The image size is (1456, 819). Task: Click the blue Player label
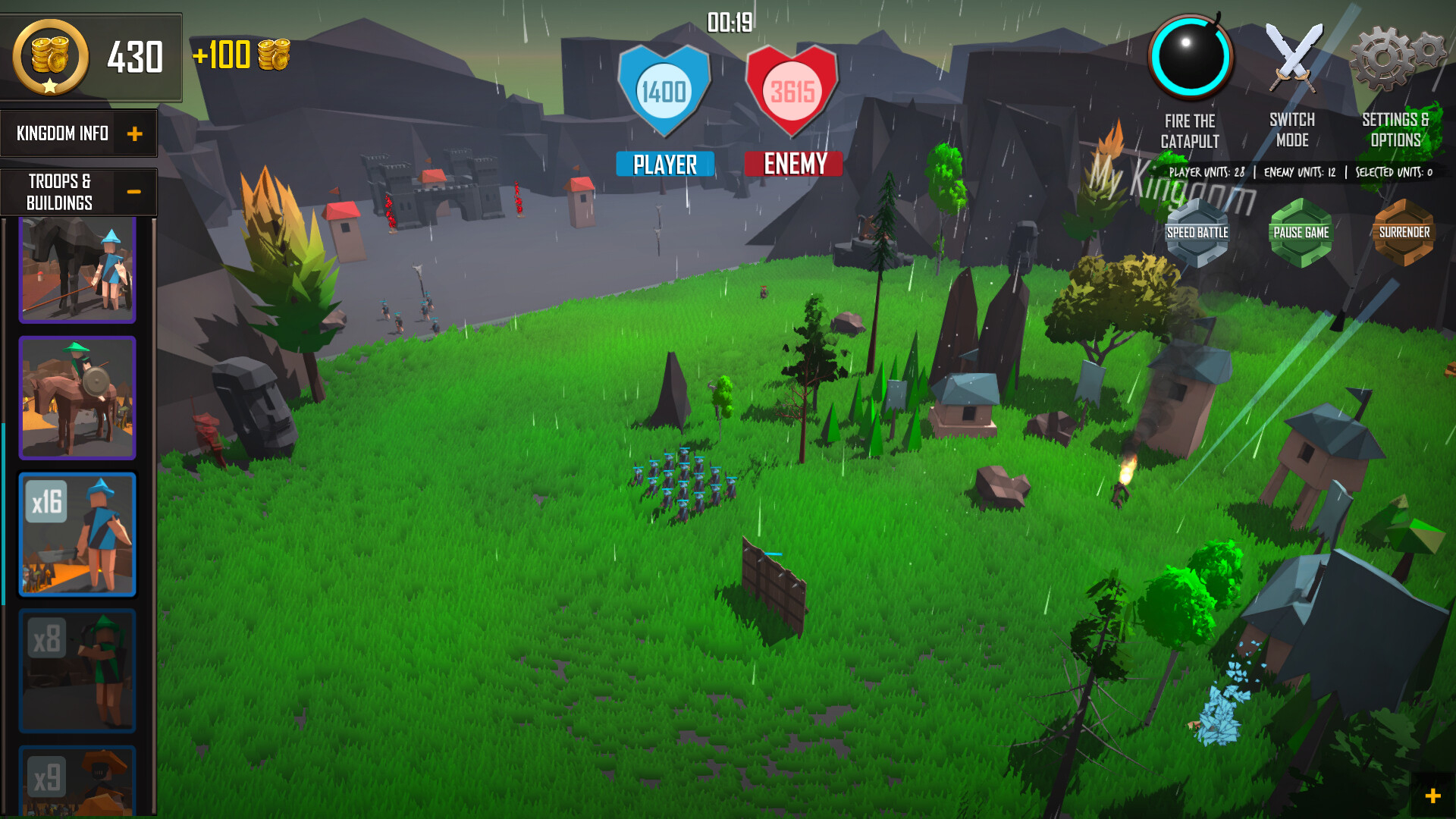point(665,164)
